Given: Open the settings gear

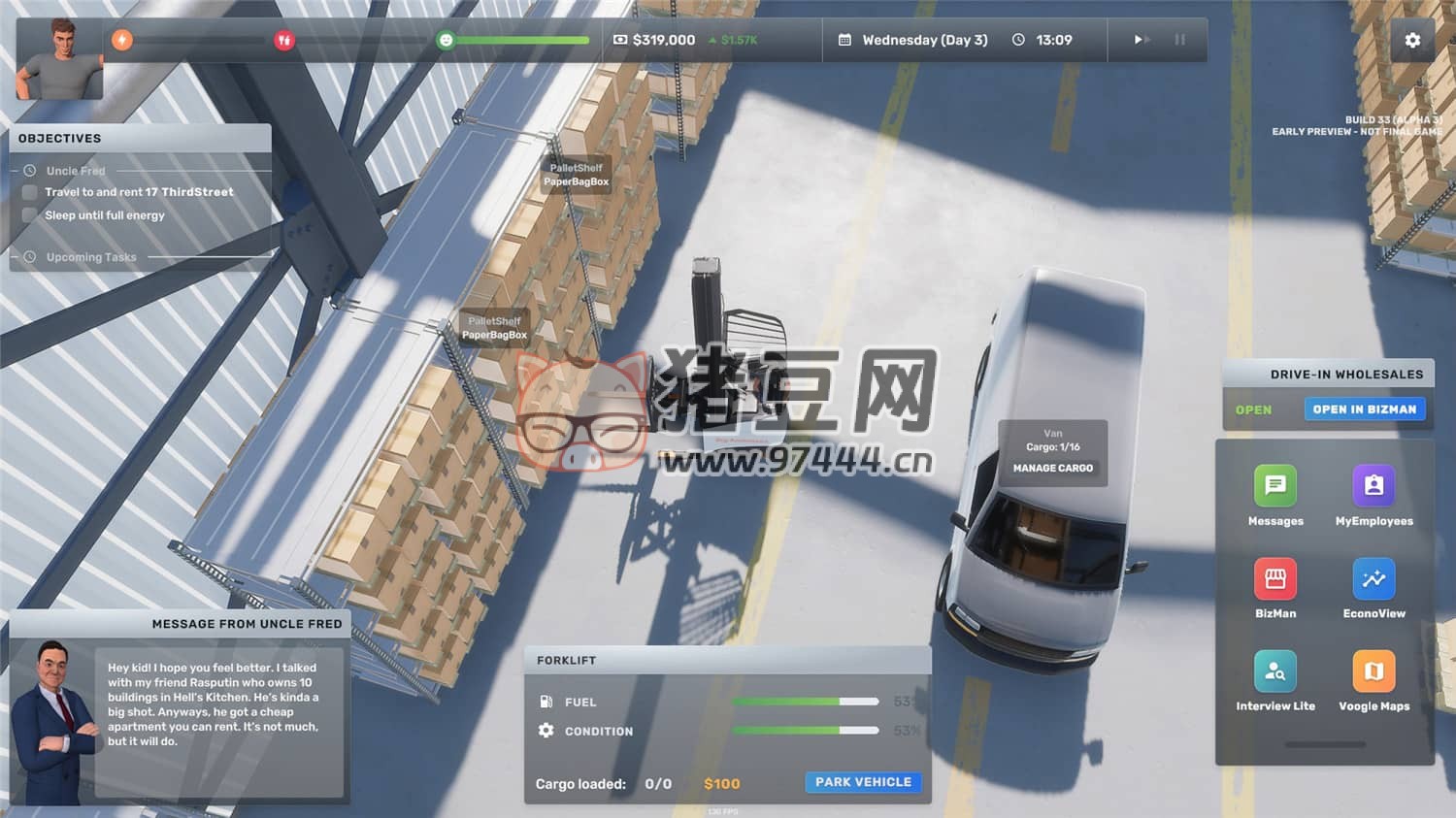Looking at the screenshot, I should pyautogui.click(x=1412, y=40).
